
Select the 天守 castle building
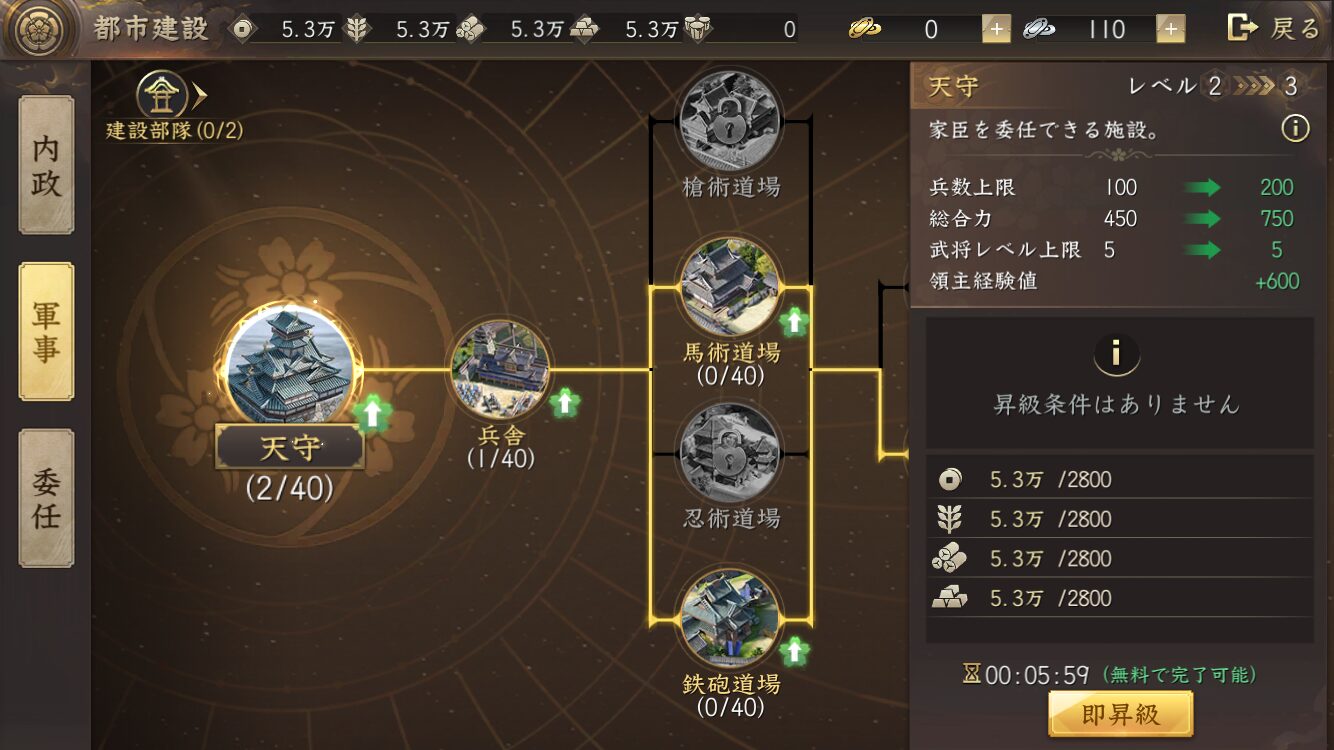(289, 367)
